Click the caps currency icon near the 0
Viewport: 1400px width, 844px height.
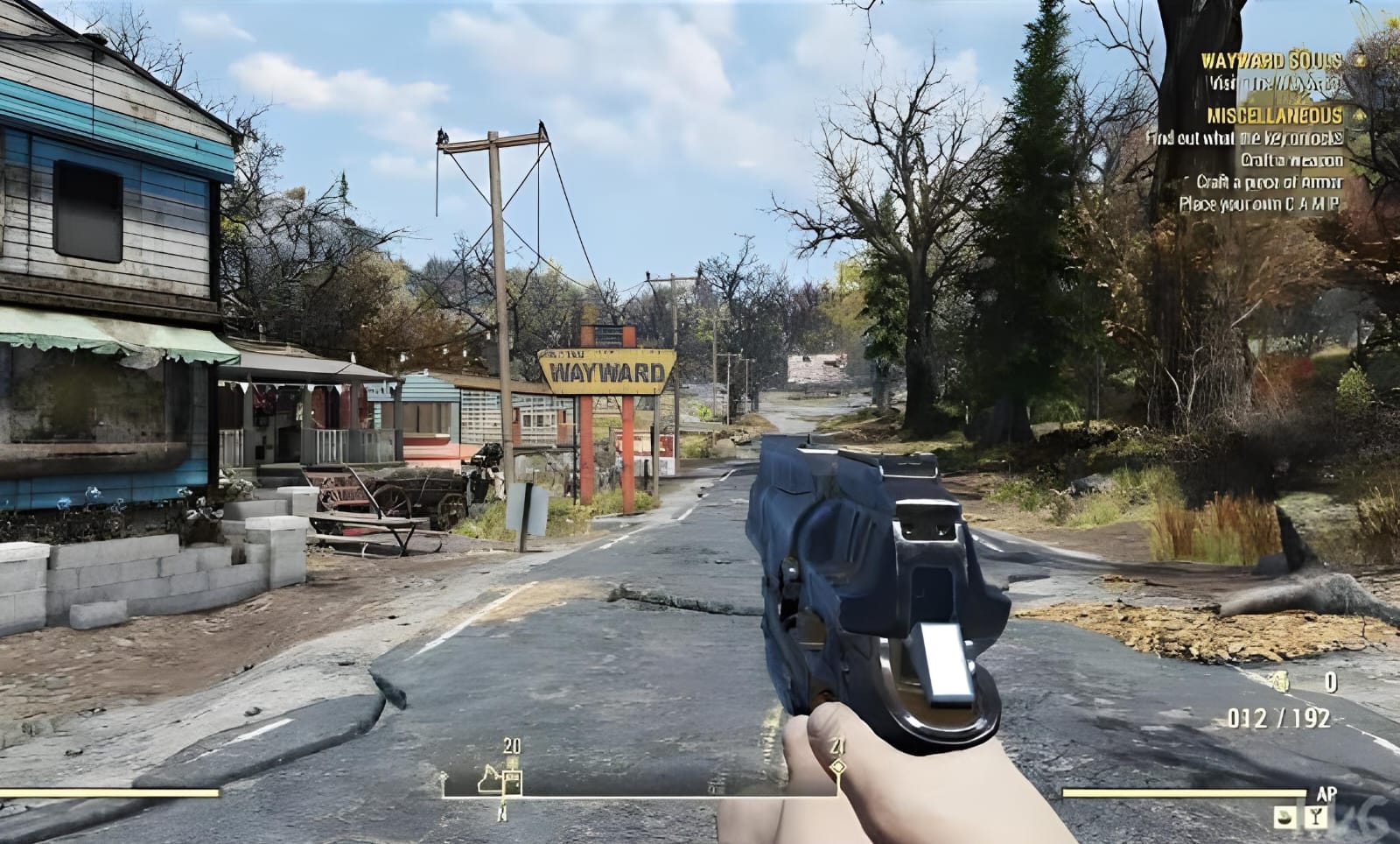tap(1282, 682)
